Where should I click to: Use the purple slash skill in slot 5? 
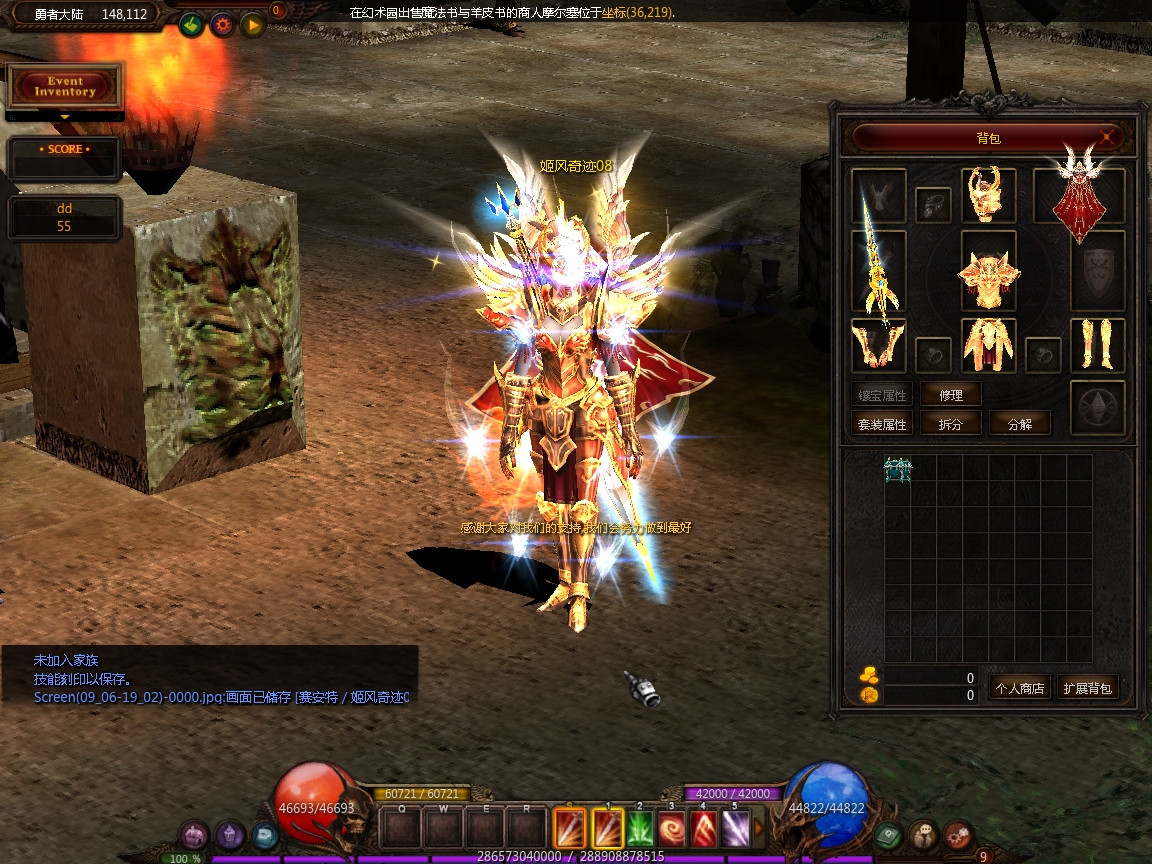pyautogui.click(x=736, y=828)
